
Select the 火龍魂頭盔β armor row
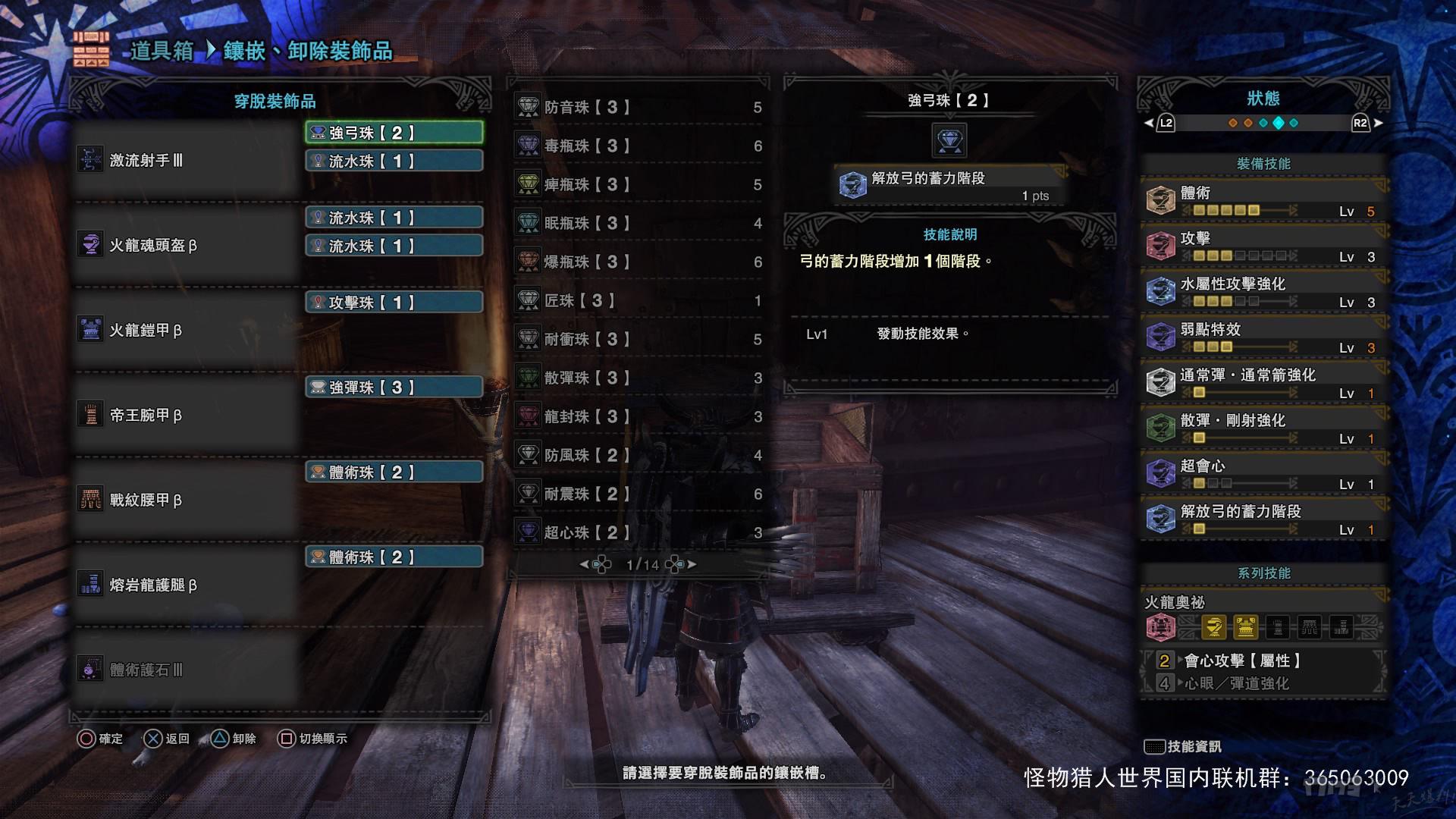[x=186, y=245]
